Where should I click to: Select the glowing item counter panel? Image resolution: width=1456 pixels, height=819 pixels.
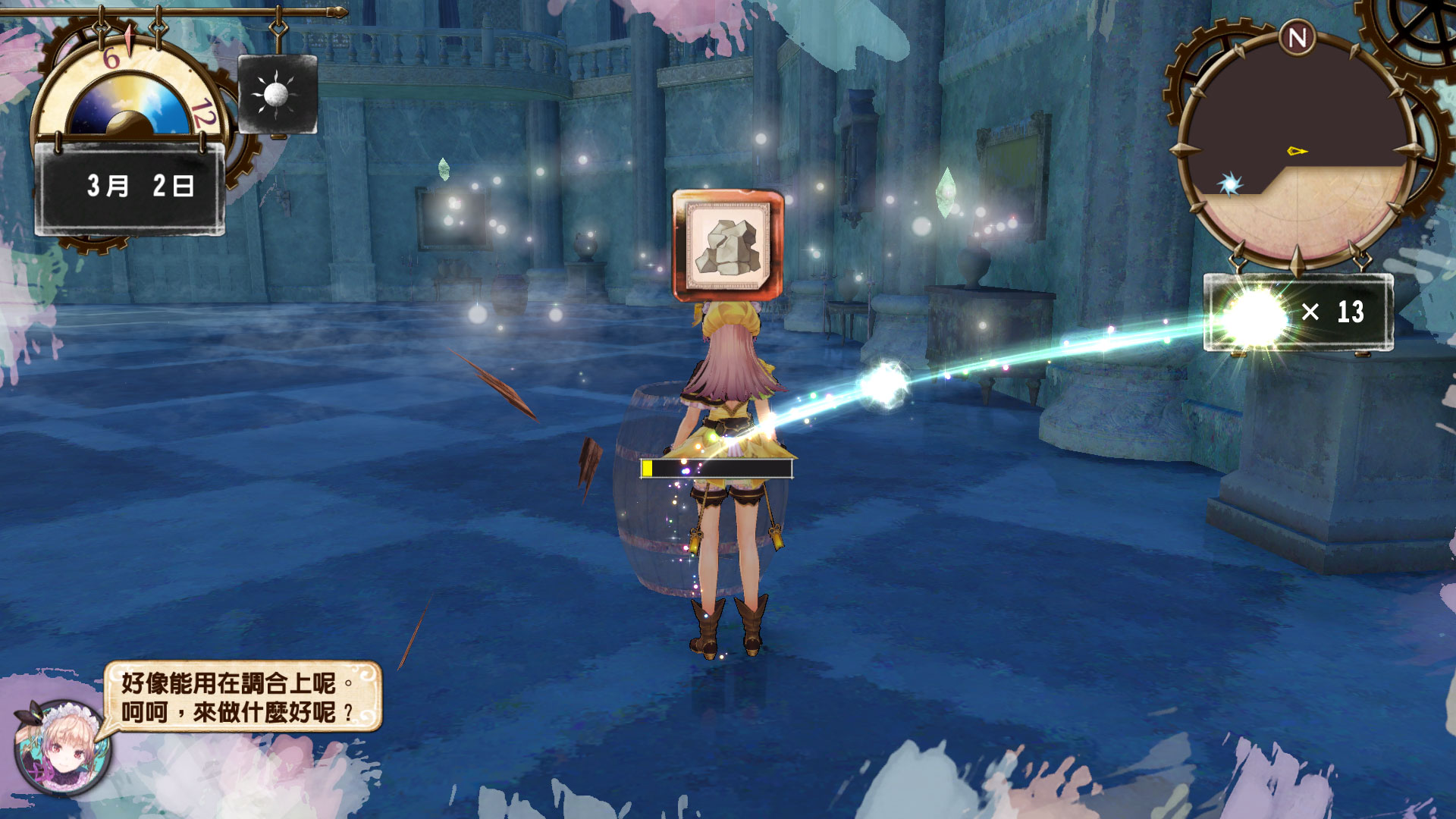pos(1298,312)
